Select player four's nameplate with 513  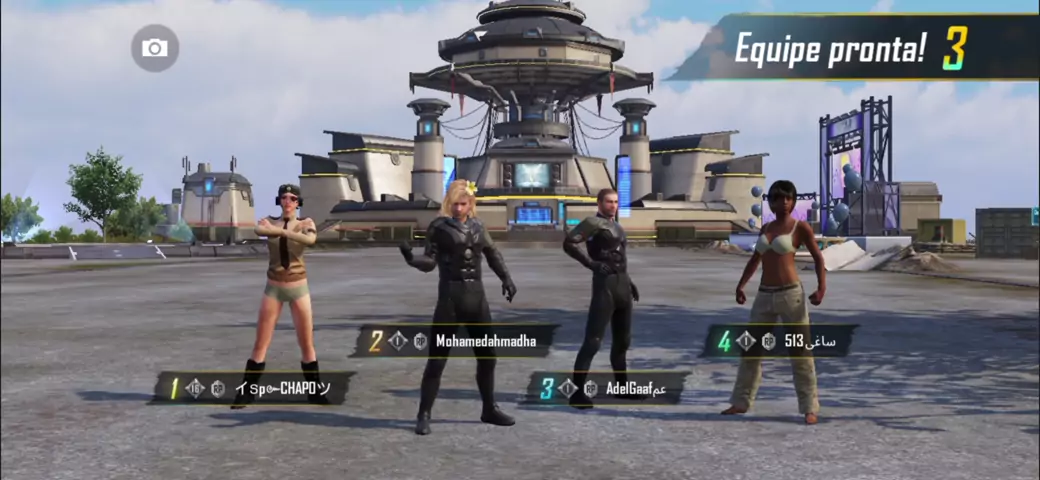(780, 341)
